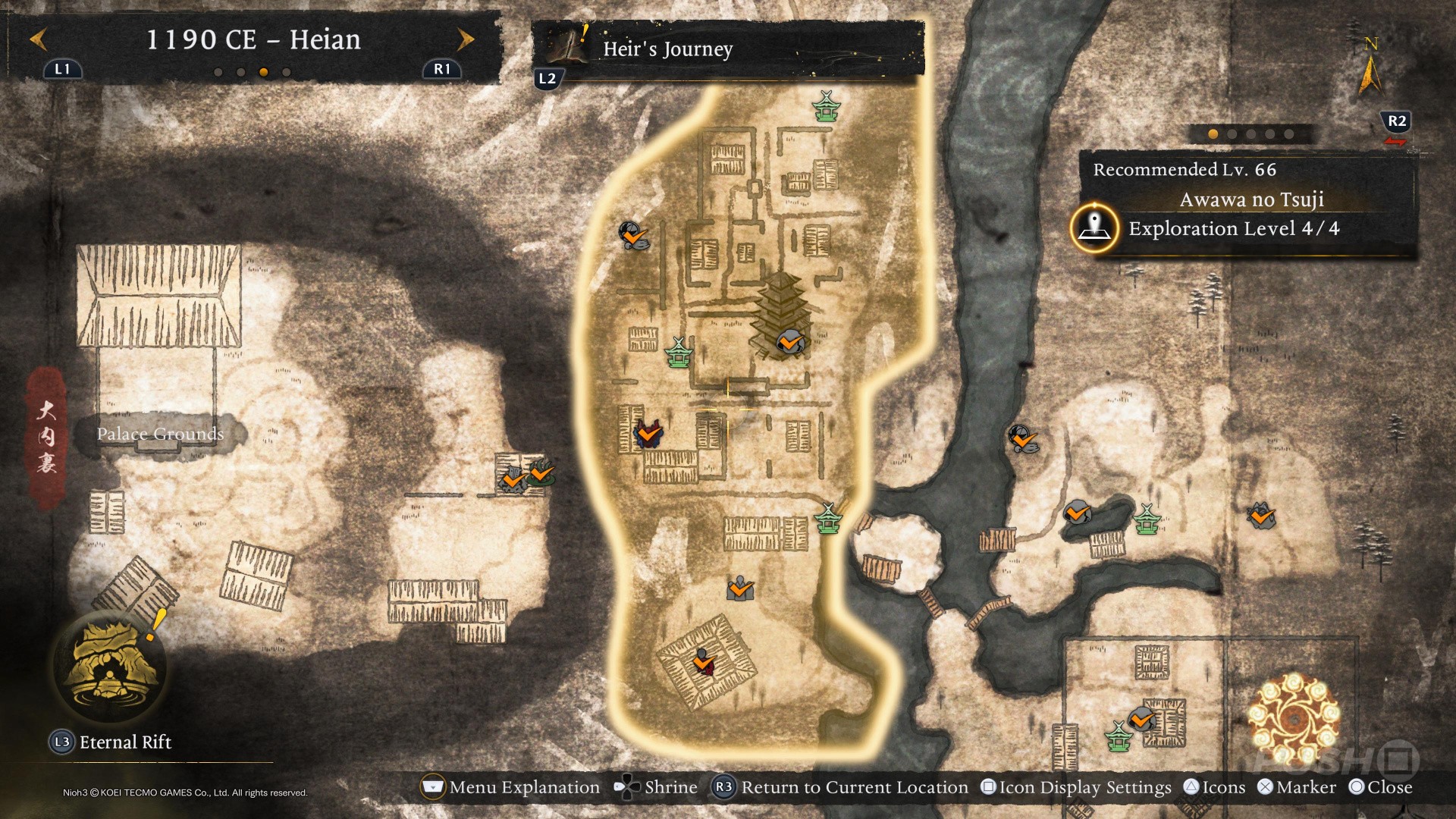The image size is (1456, 819).
Task: Open the Eternal Rift emblem
Action: [111, 666]
